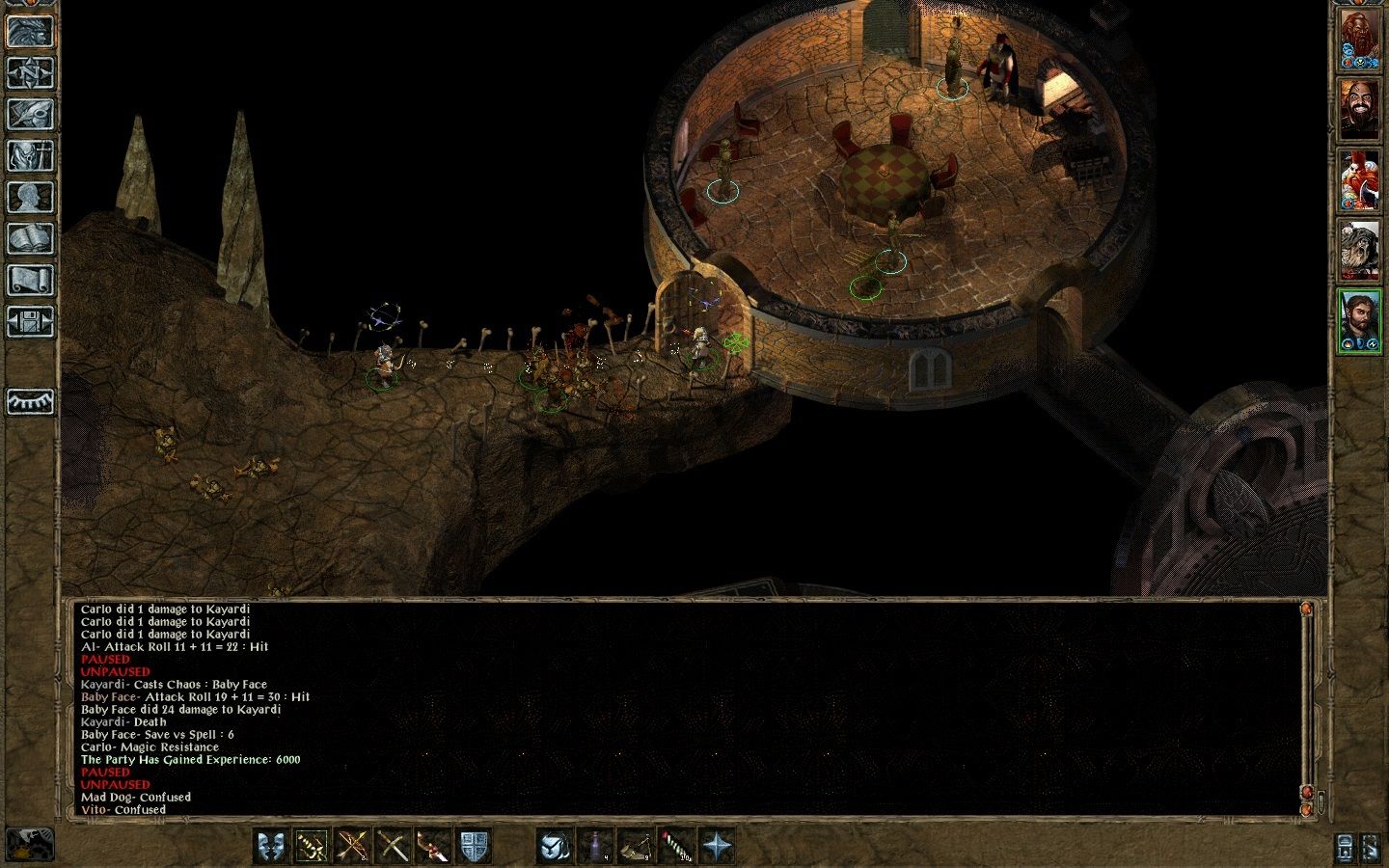Click the closed-eye rest button
Screen dimensions: 1389x868
[x=30, y=401]
